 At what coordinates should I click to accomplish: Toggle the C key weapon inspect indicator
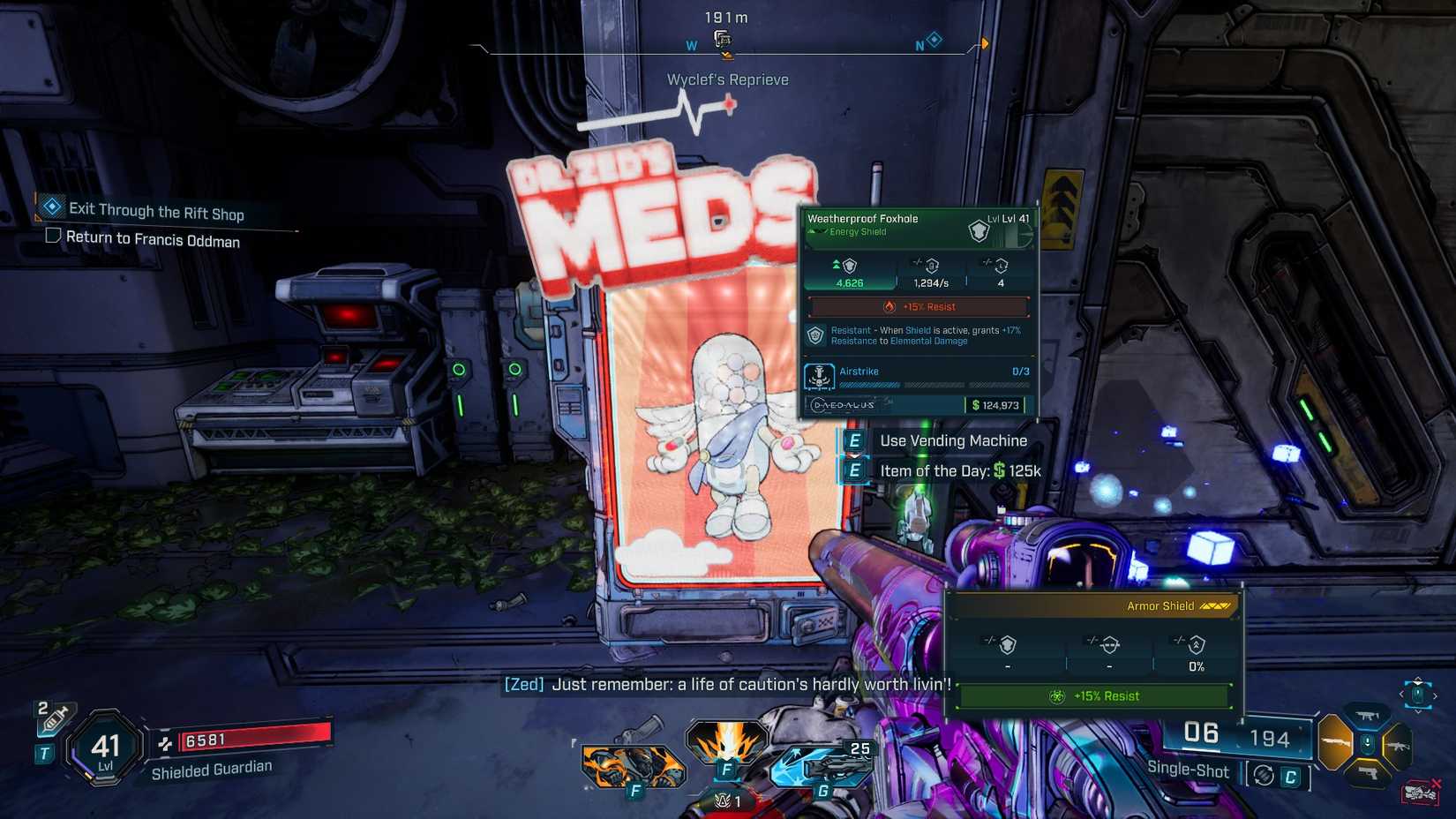tap(1290, 776)
